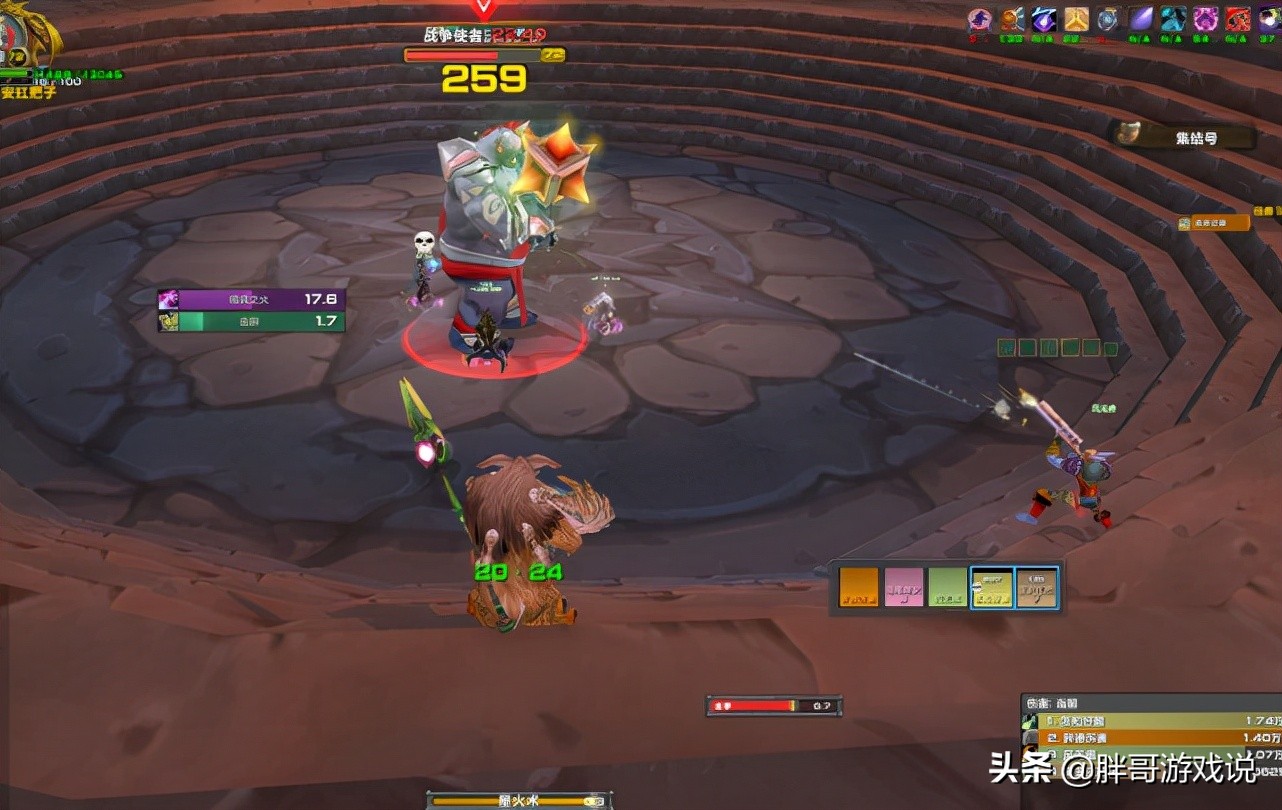
Task: Select the tan party member frame
Action: 1037,588
